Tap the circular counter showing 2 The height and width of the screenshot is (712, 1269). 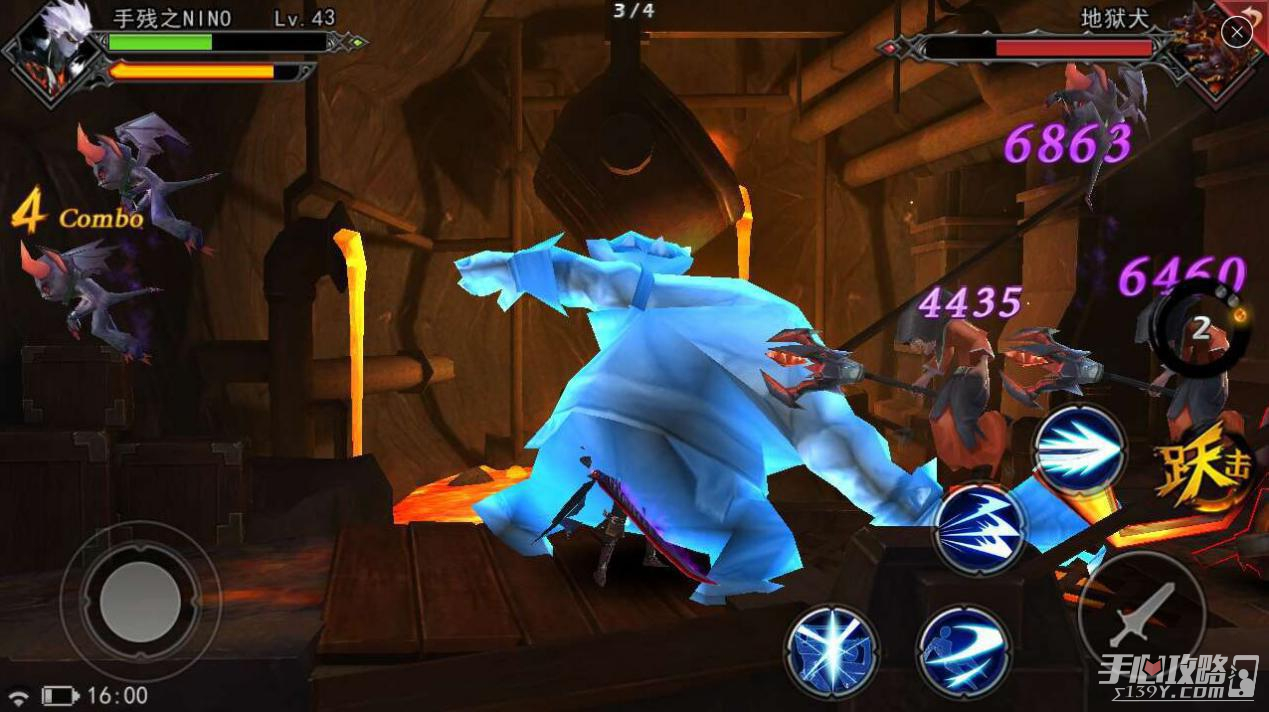point(1201,329)
